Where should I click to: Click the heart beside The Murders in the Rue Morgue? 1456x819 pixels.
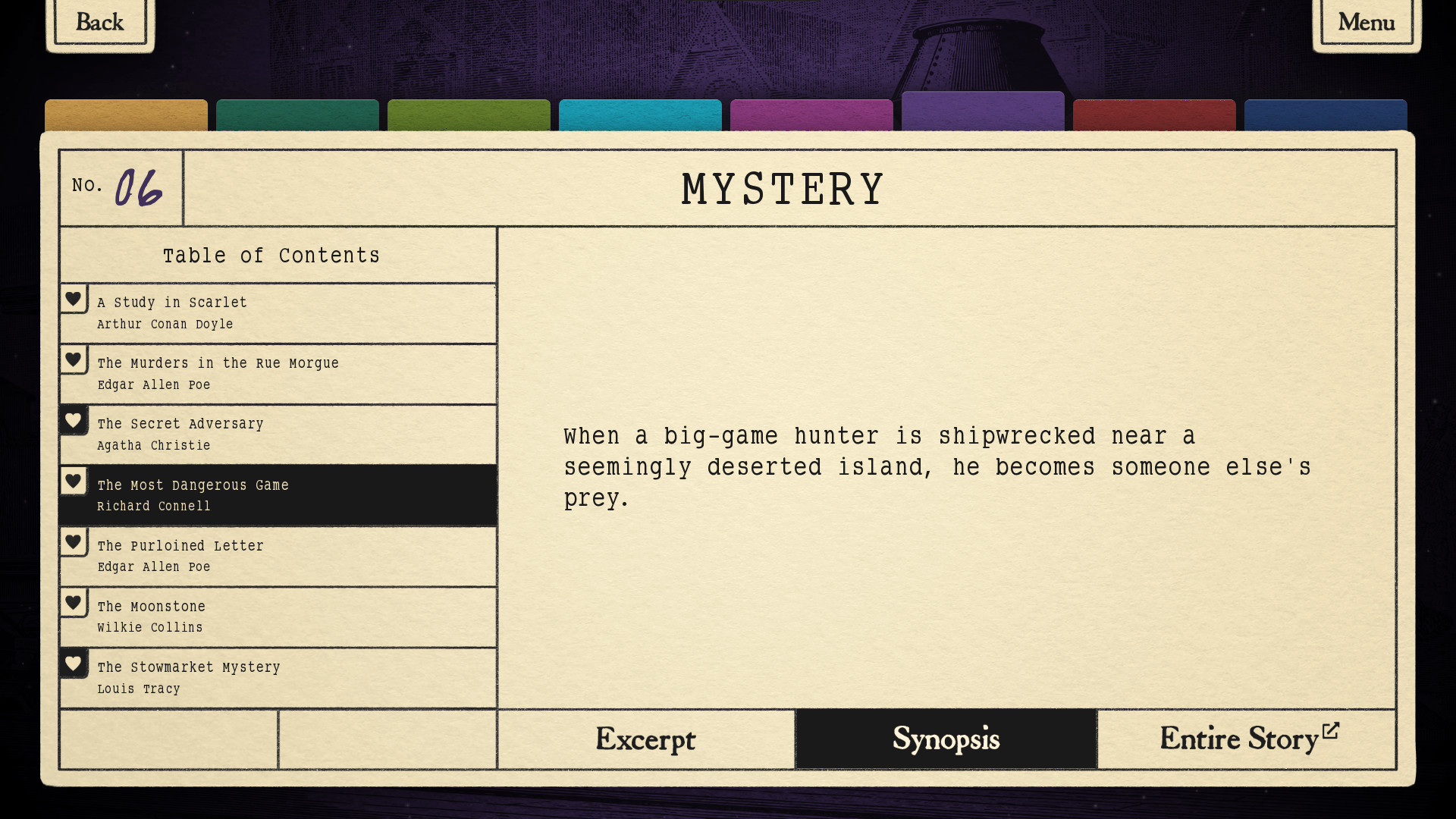tap(74, 359)
